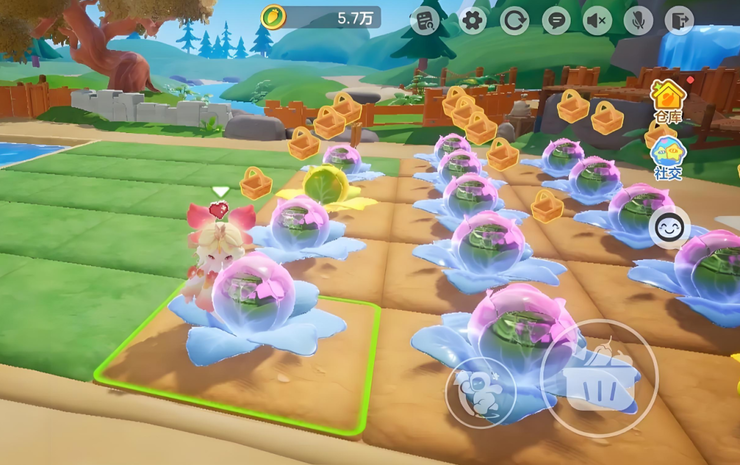This screenshot has height=465, width=740.
Task: Open the document search log icon
Action: pyautogui.click(x=426, y=20)
